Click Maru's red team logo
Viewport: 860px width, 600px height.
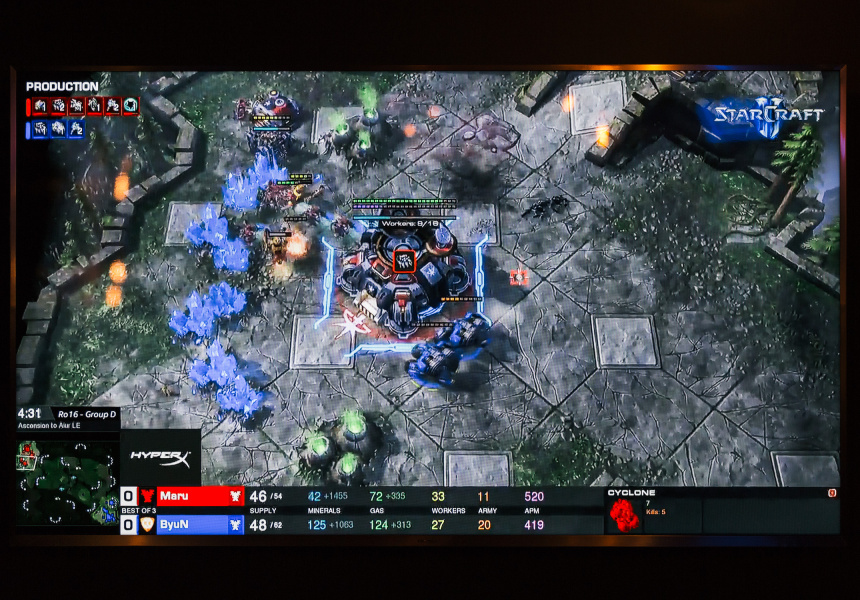pos(147,496)
